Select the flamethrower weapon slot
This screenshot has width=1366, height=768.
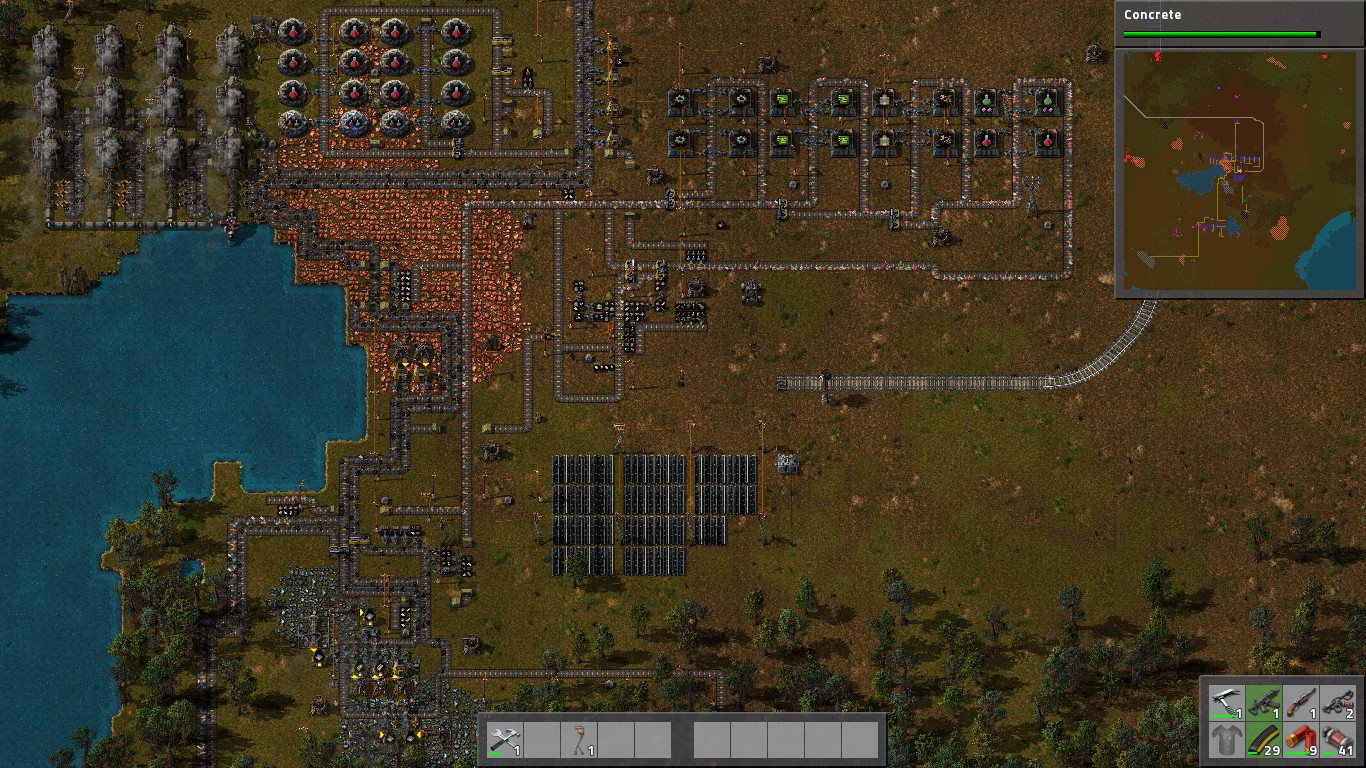point(1336,703)
